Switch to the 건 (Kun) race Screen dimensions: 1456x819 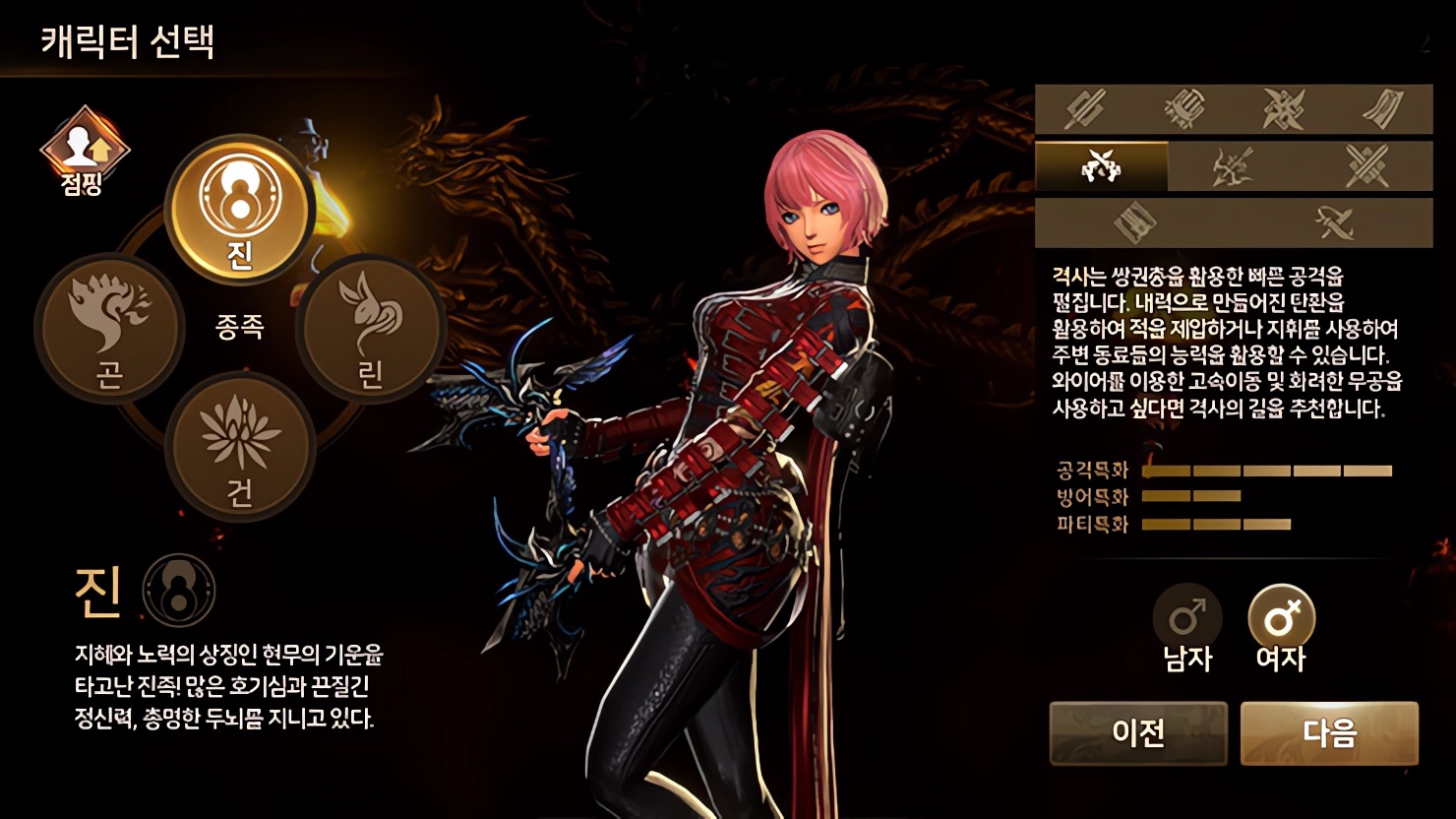pos(240,446)
